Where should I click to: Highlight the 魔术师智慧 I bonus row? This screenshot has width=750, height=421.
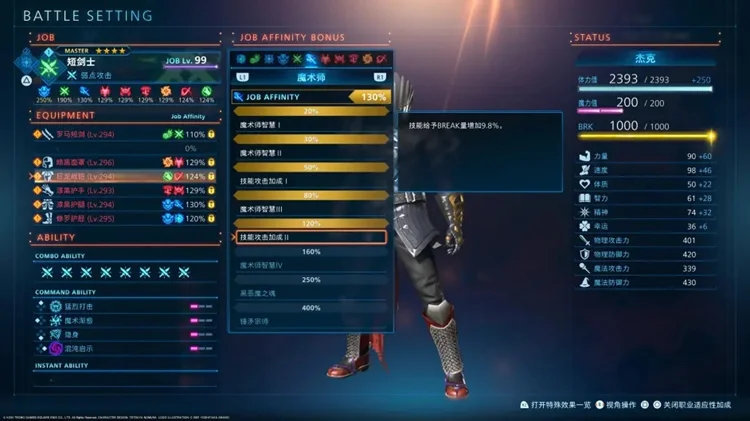308,125
